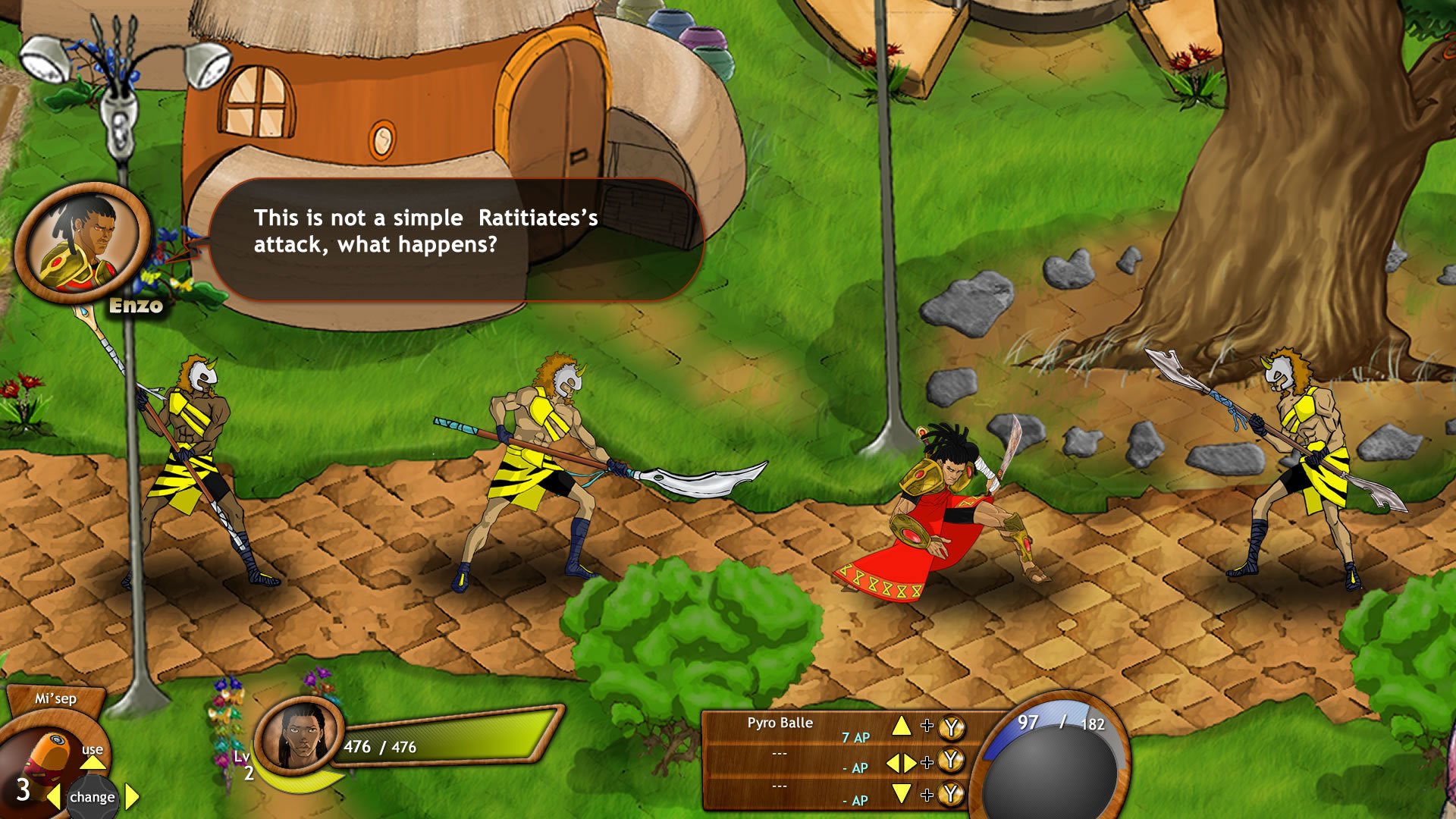Click the plus icon in the Pyro Balle row
Screen dimensions: 1456x819
coord(926,724)
